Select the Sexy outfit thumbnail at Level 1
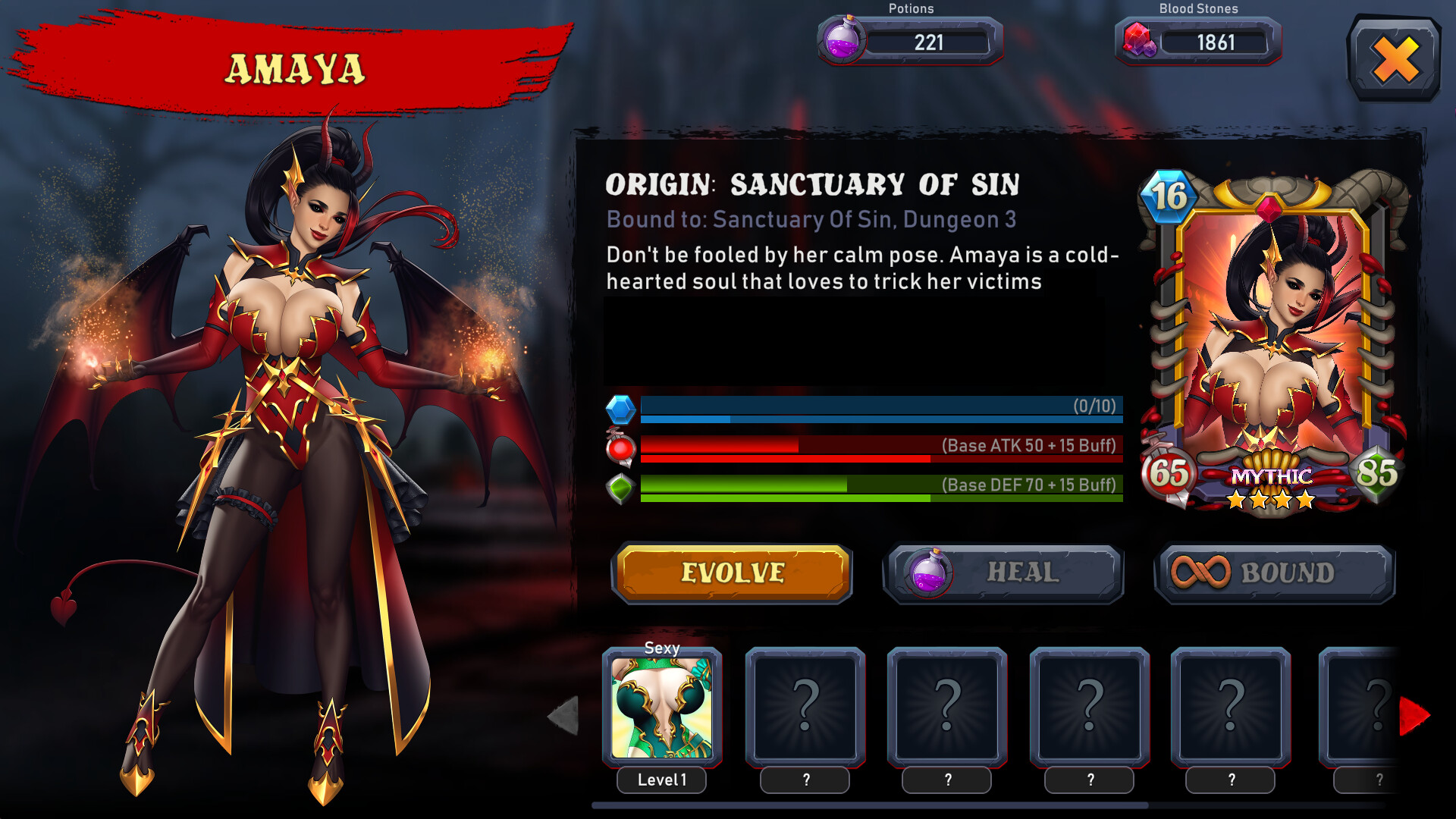The image size is (1456, 819). 661,708
